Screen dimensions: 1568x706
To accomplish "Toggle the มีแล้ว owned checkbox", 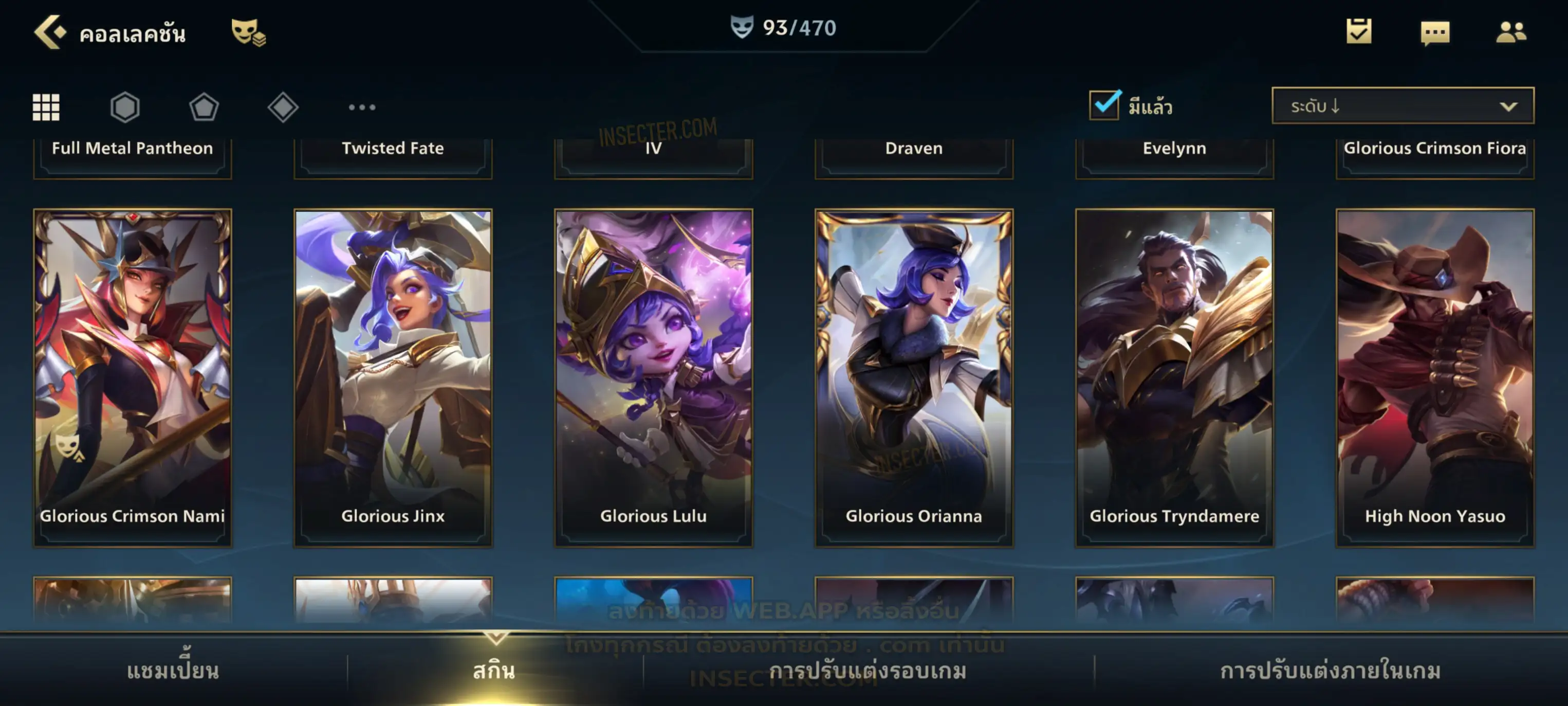I will click(1104, 105).
